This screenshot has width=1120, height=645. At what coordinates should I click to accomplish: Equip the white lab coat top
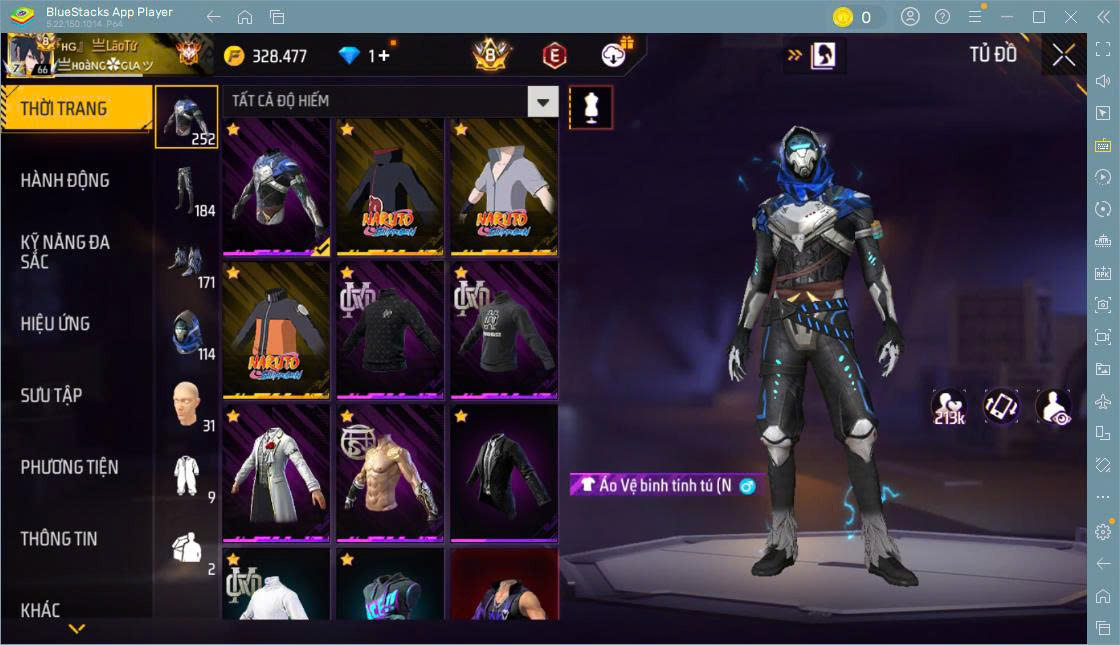tap(276, 472)
